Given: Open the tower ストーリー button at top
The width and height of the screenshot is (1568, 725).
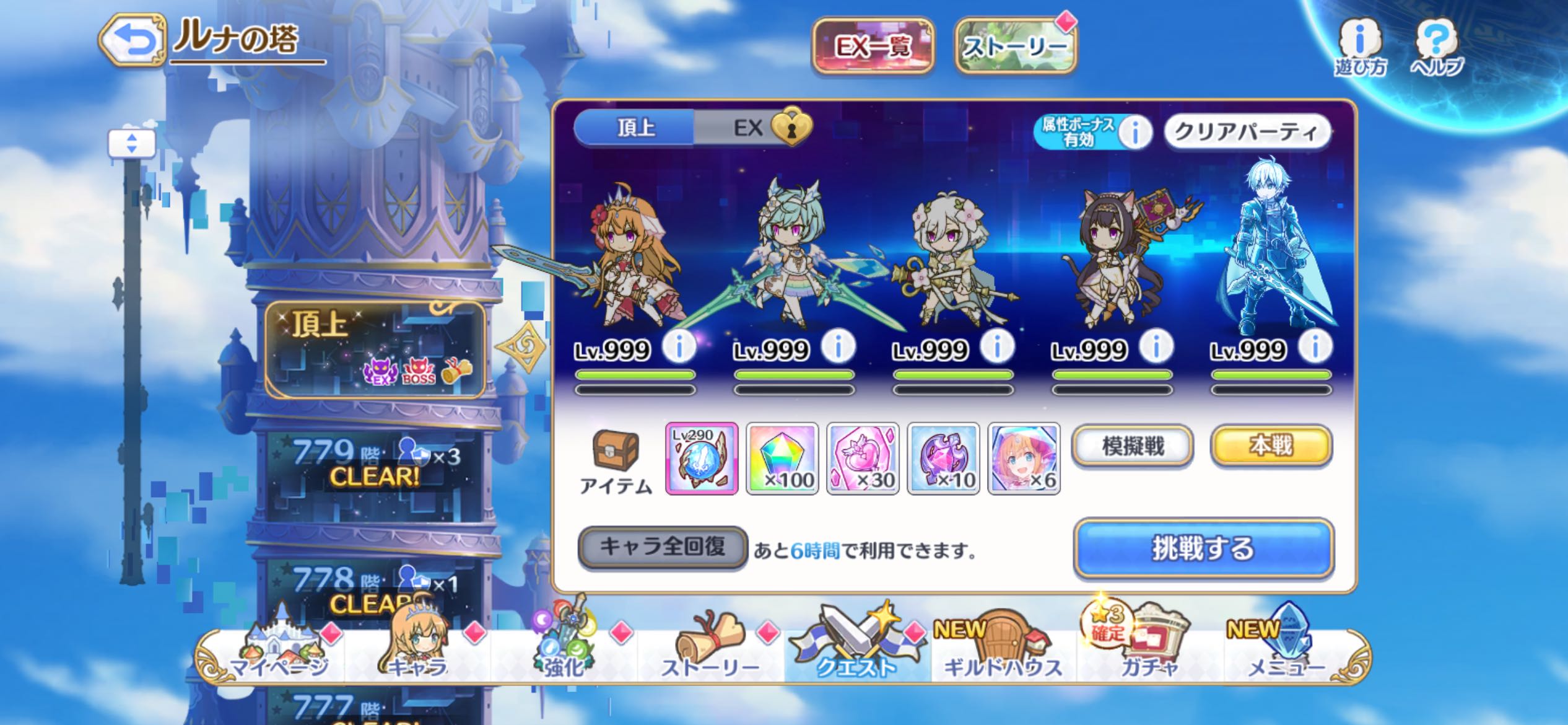Looking at the screenshot, I should (1016, 46).
